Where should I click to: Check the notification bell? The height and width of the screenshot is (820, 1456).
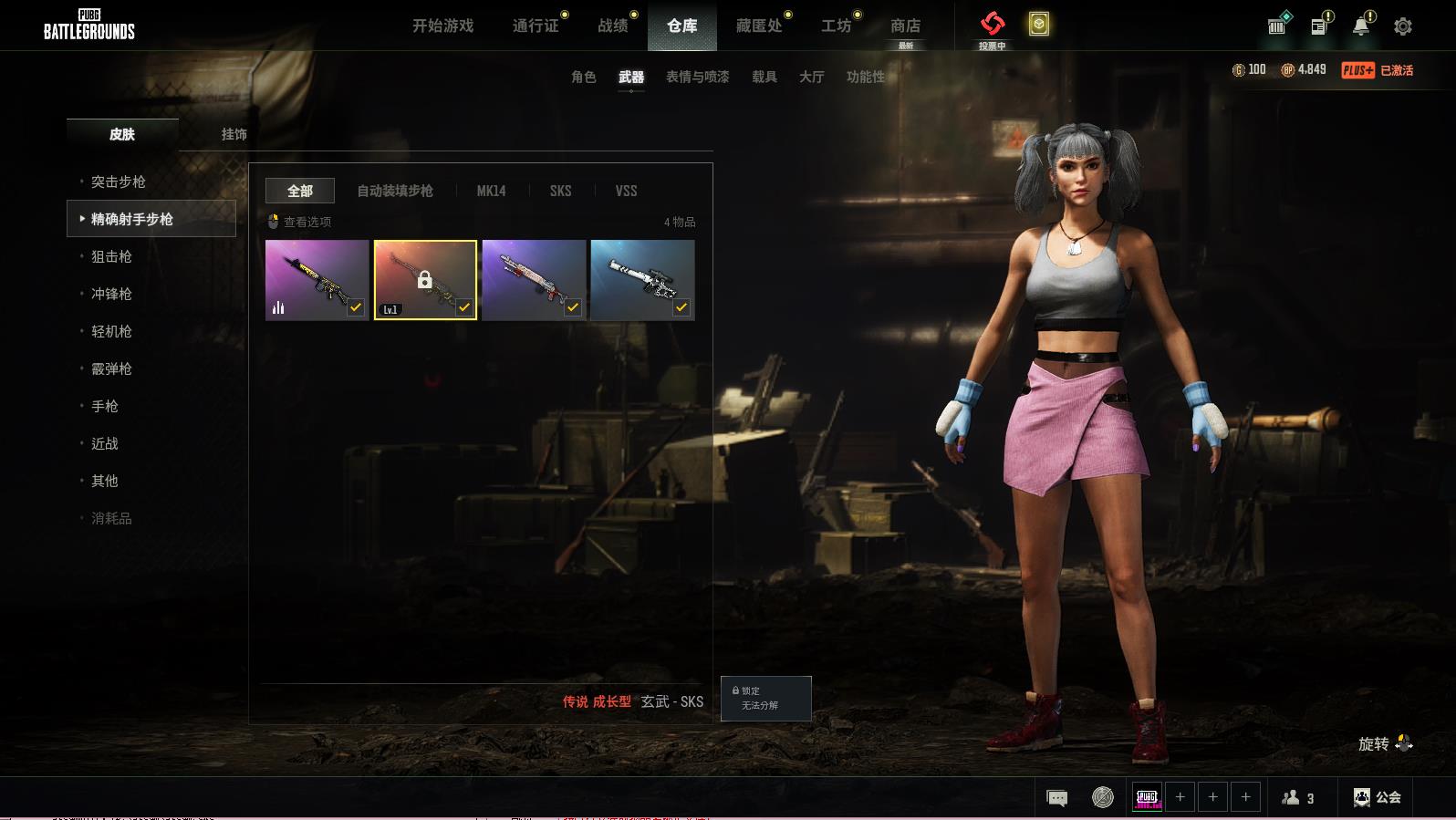pyautogui.click(x=1360, y=26)
